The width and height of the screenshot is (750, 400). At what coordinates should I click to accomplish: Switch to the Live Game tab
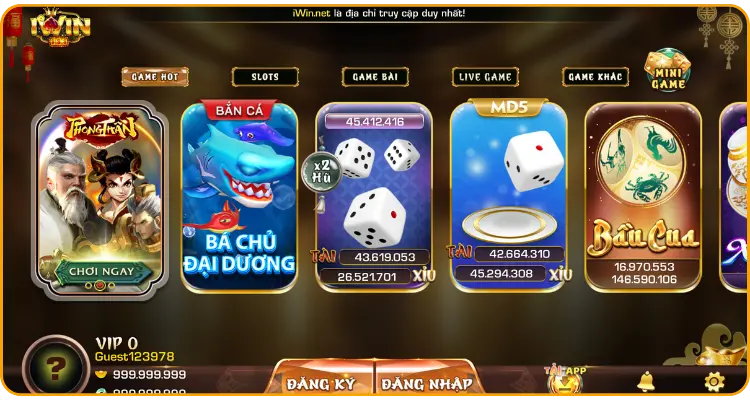485,77
